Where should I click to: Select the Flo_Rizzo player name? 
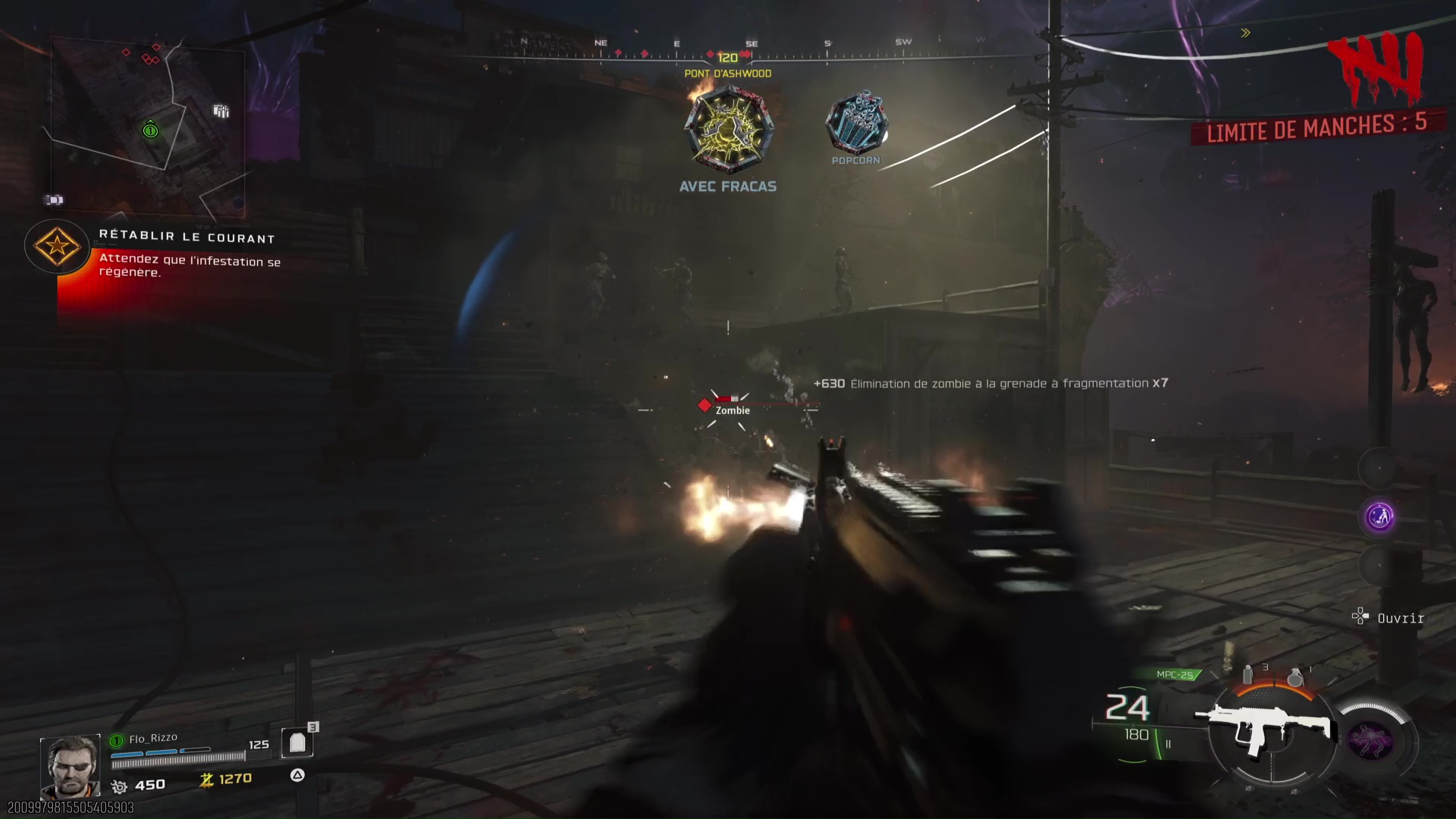(152, 736)
